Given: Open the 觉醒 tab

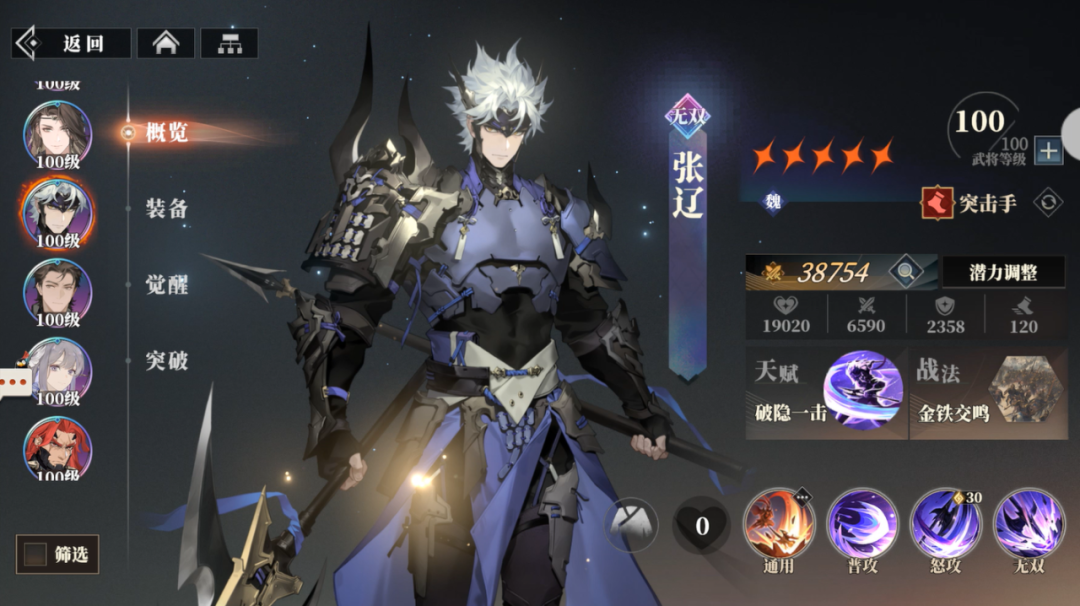Looking at the screenshot, I should 166,284.
